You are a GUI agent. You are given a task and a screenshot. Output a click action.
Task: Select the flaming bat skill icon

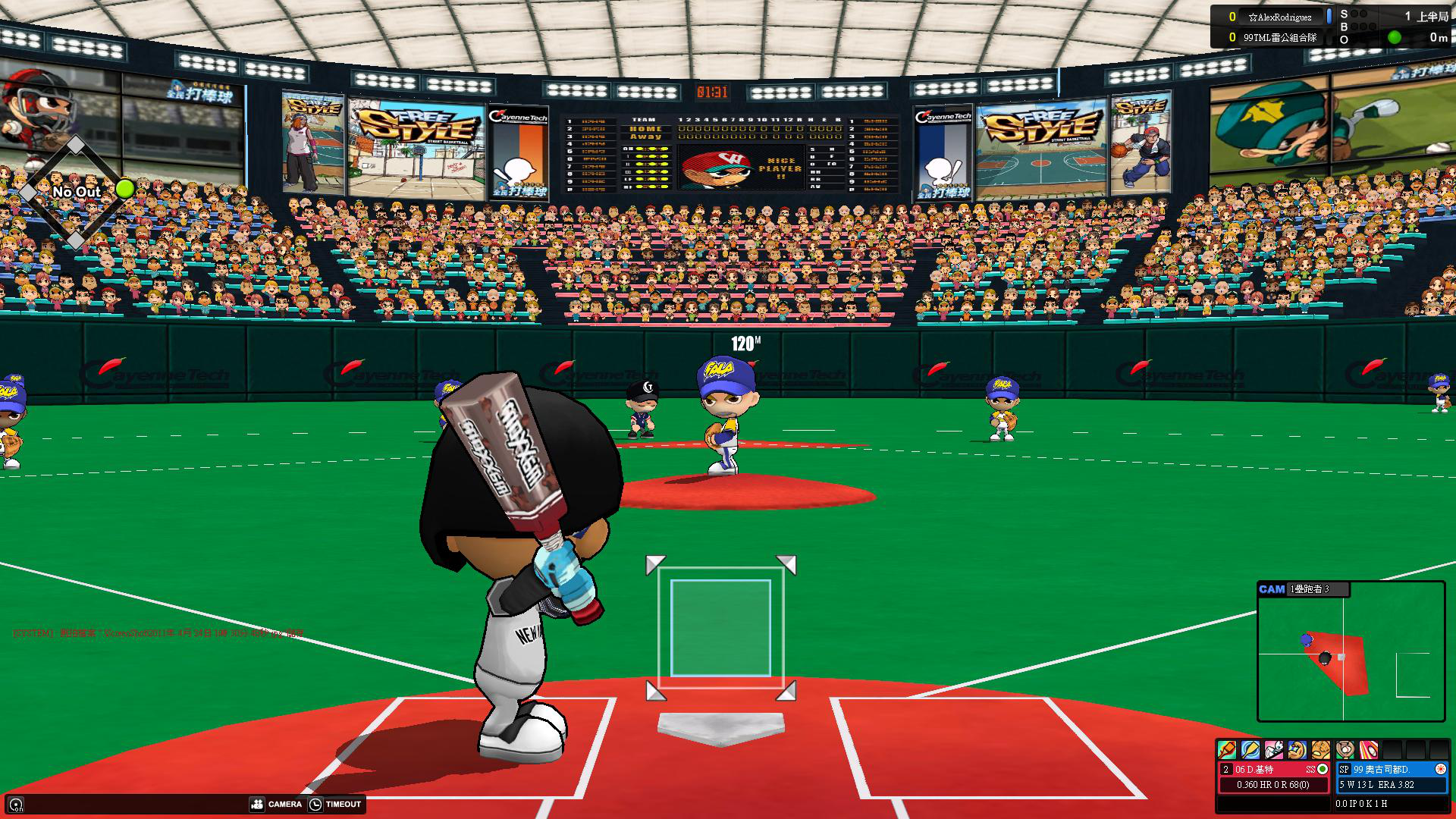[x=1226, y=750]
